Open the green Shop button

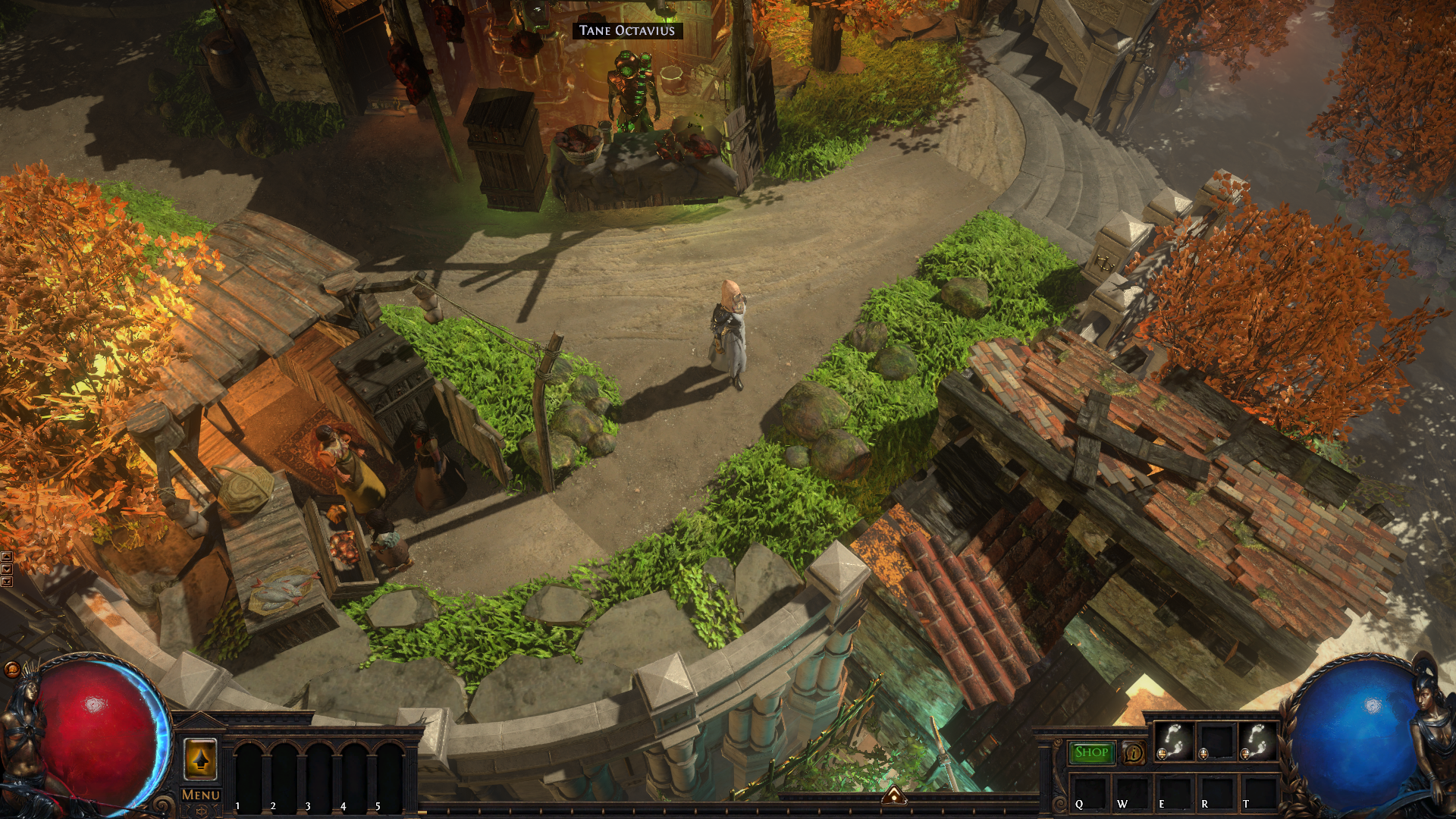pos(1091,752)
